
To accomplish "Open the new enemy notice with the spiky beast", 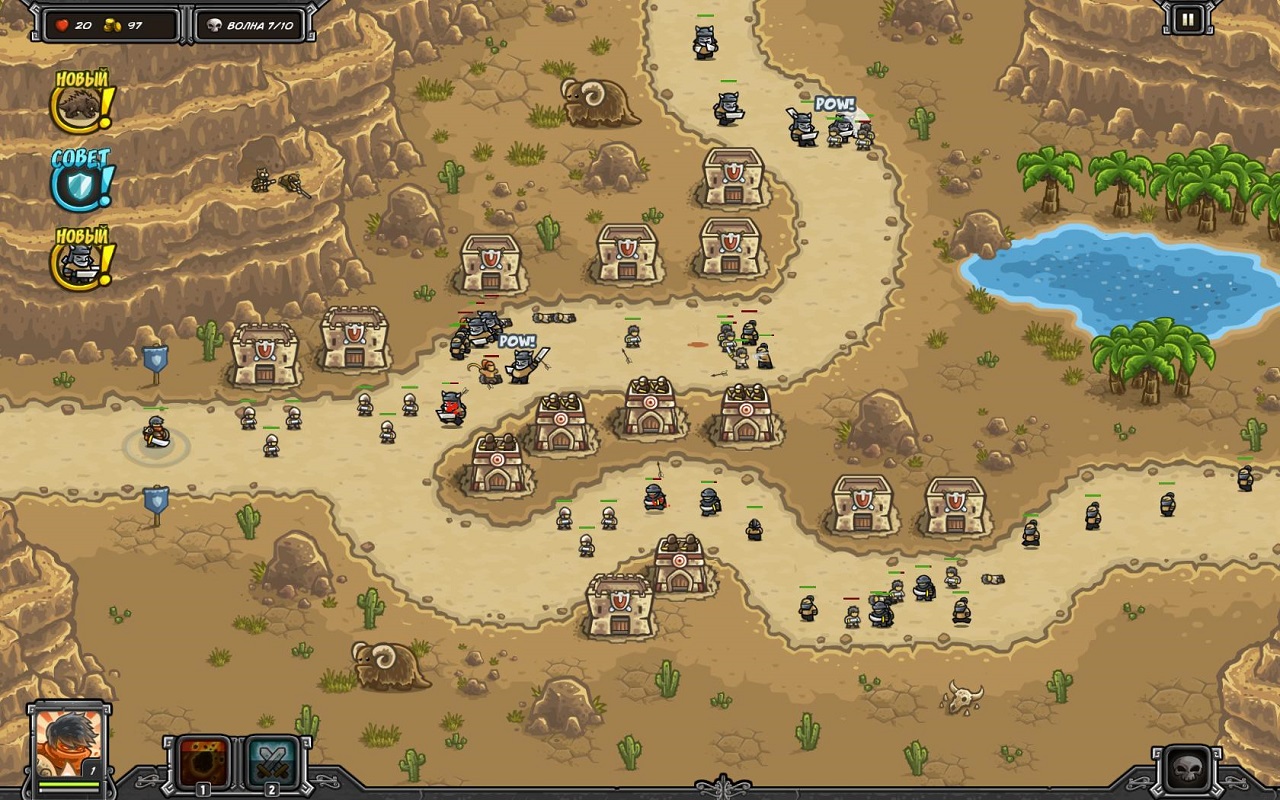I will click(78, 107).
